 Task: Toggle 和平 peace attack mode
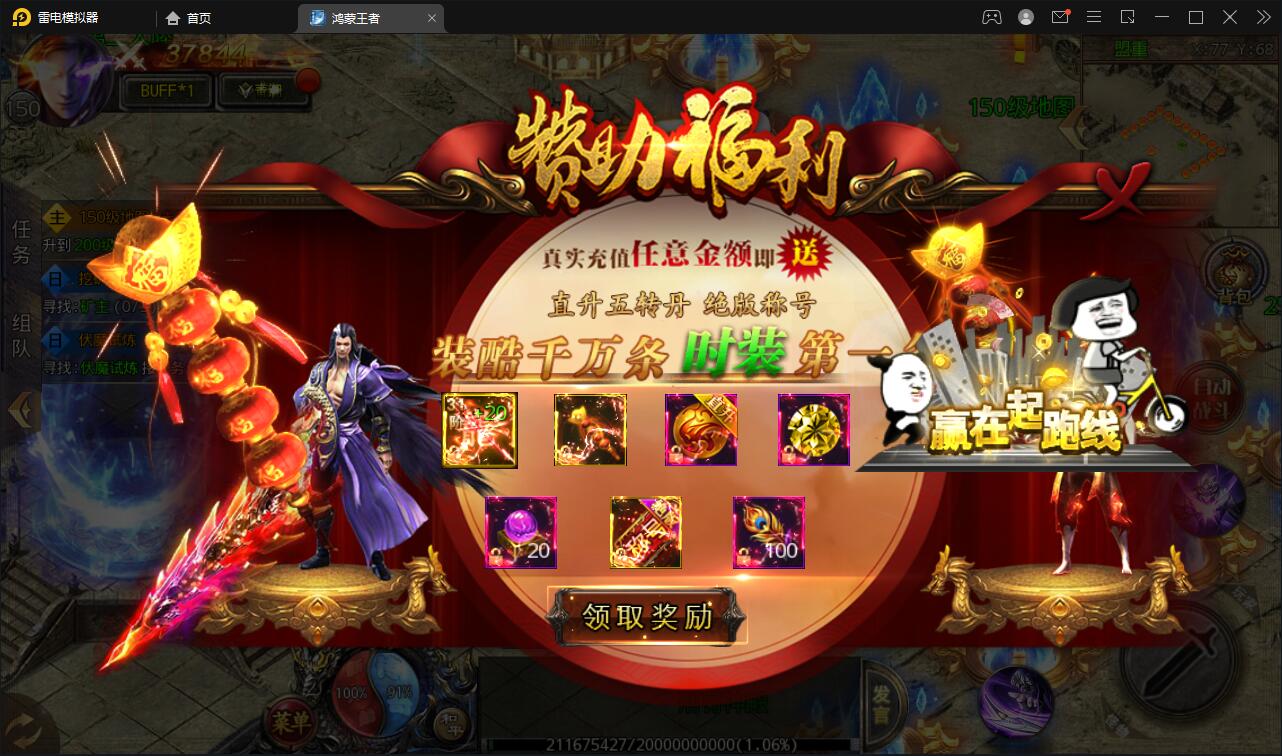pos(455,726)
